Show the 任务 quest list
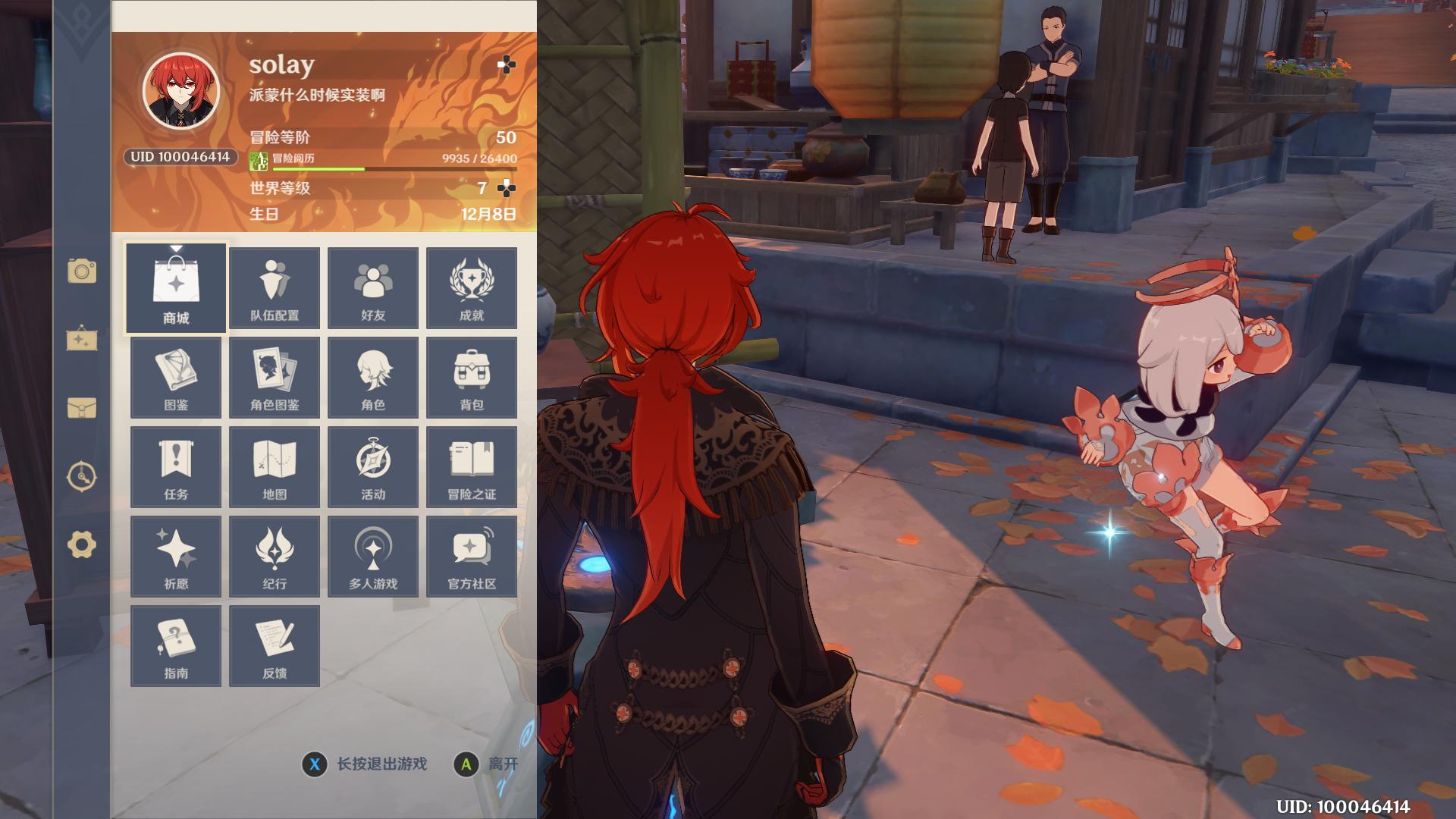 (x=176, y=467)
